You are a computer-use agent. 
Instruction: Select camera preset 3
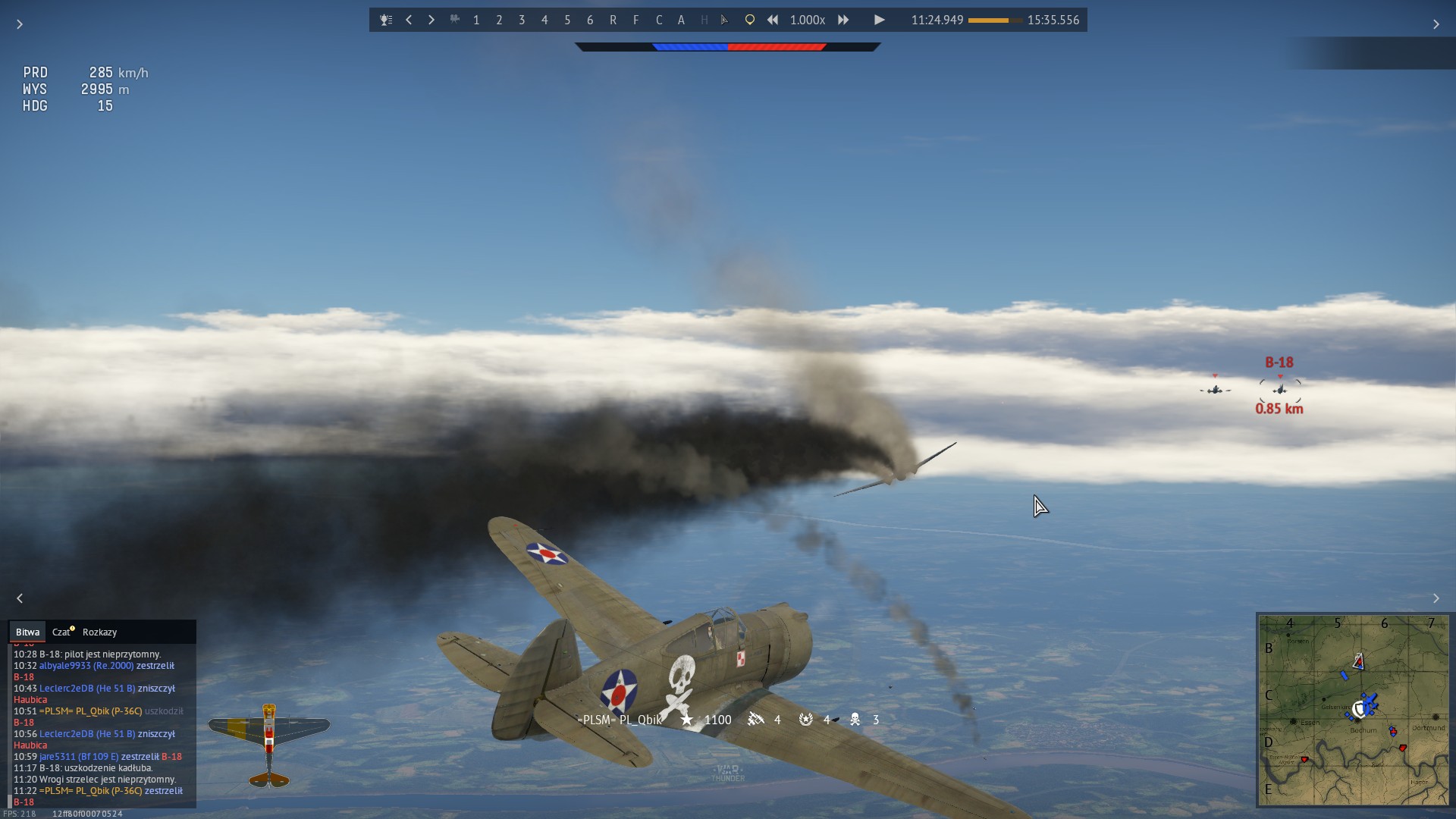pos(522,20)
